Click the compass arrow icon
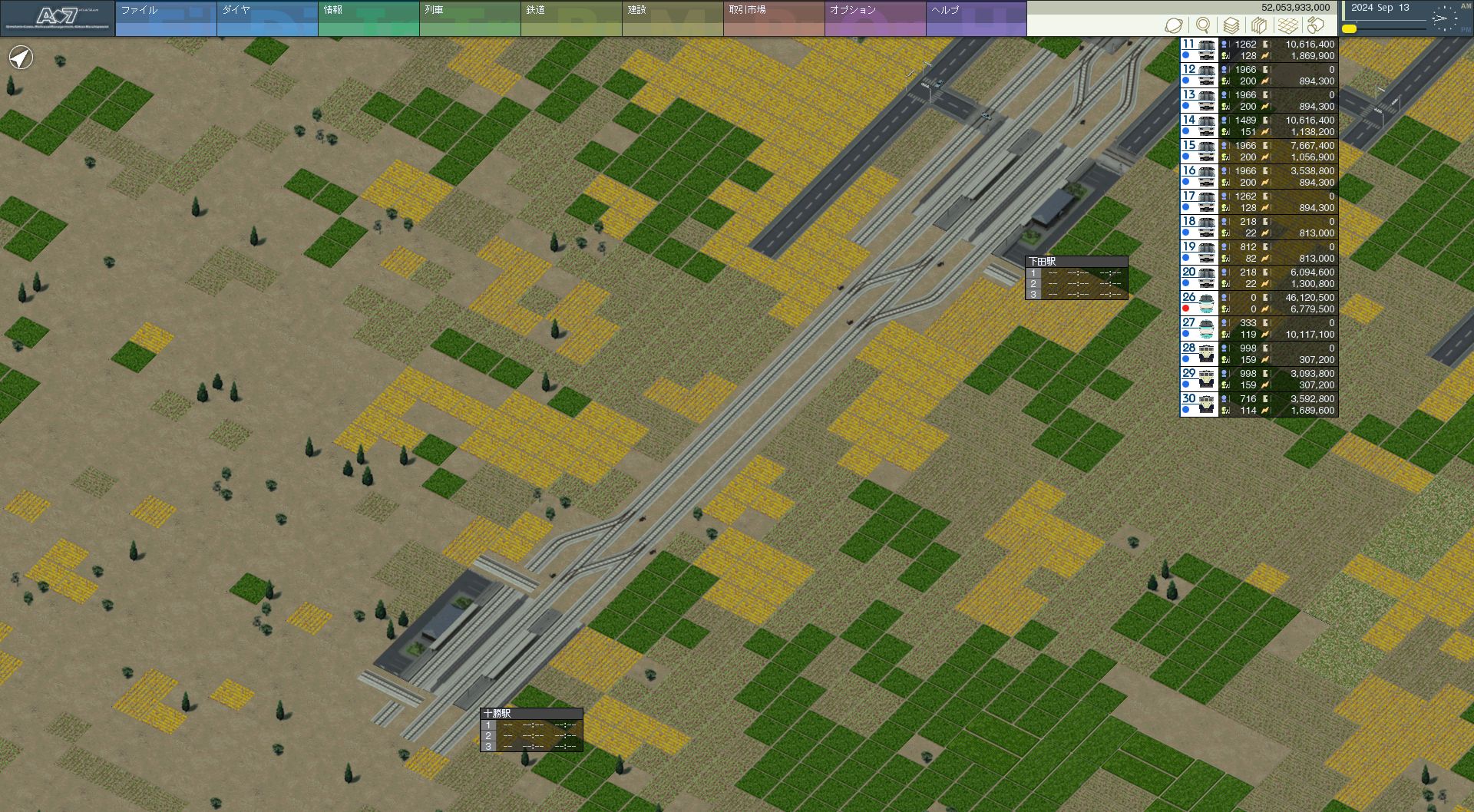 [x=21, y=58]
